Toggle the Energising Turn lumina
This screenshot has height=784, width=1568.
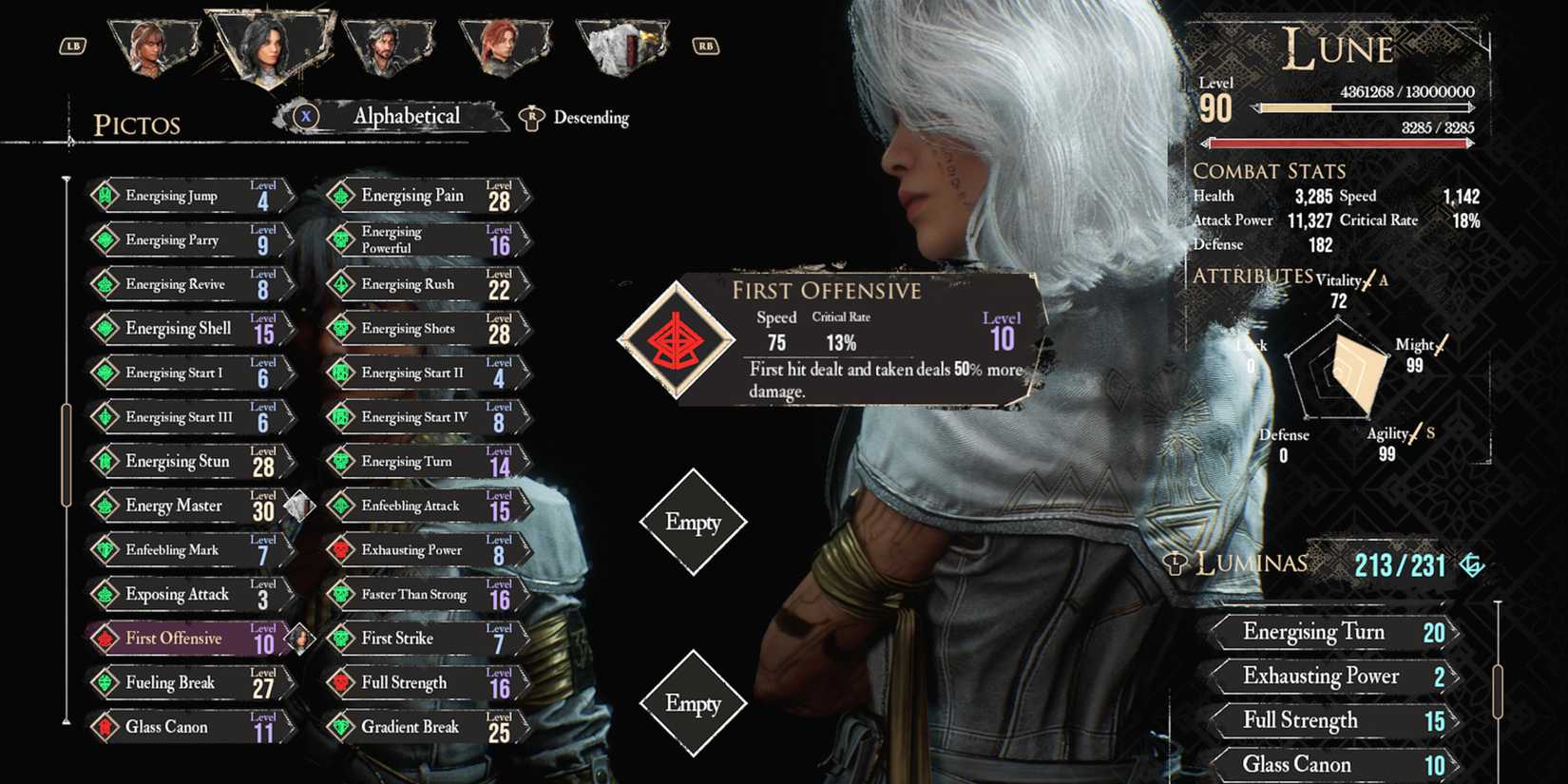tap(1330, 632)
